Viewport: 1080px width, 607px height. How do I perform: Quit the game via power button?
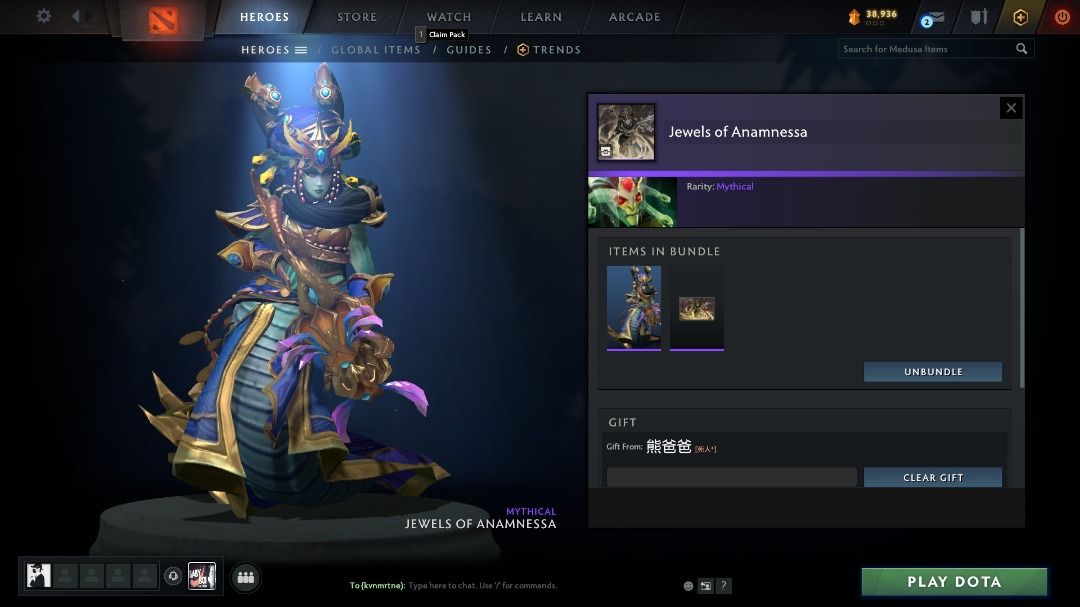coord(1062,17)
